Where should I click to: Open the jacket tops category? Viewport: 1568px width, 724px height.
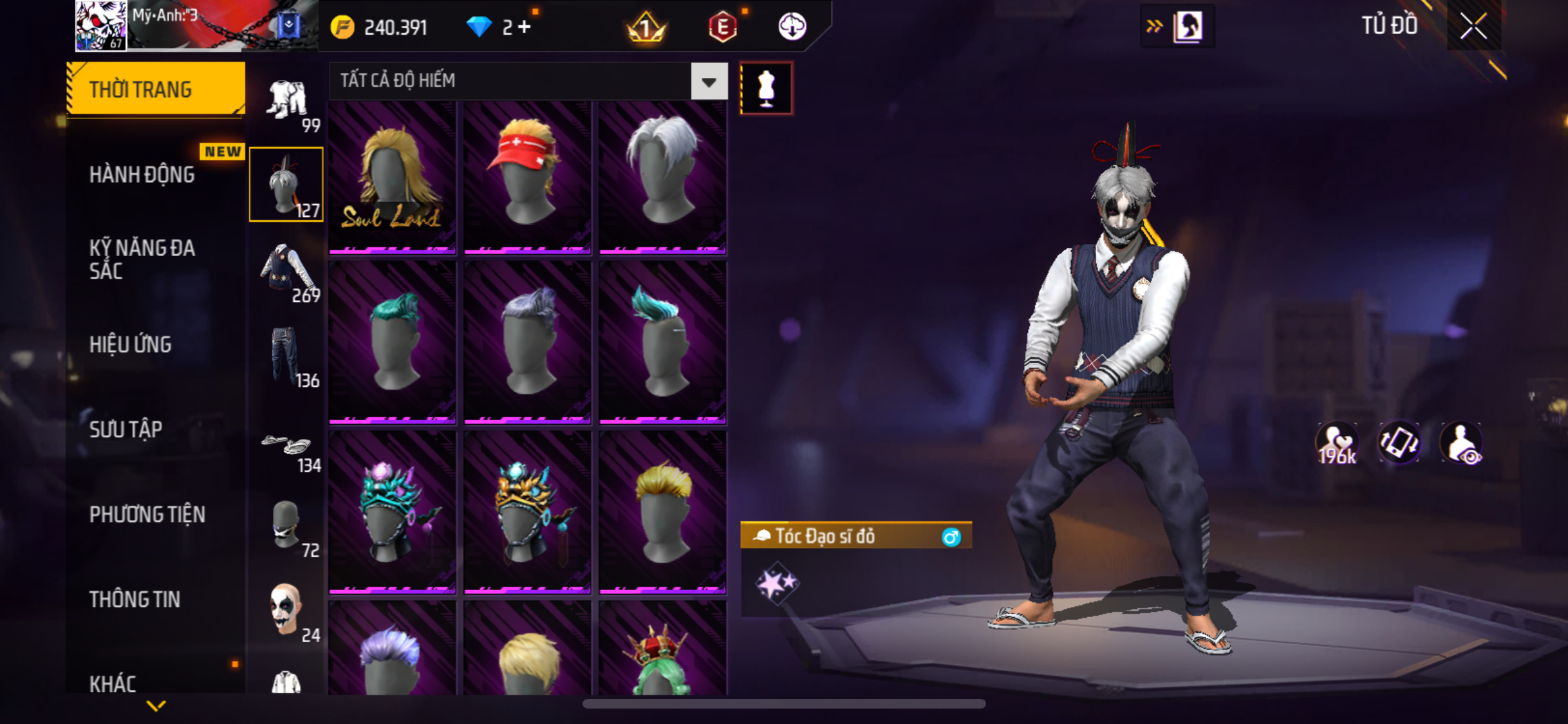288,272
